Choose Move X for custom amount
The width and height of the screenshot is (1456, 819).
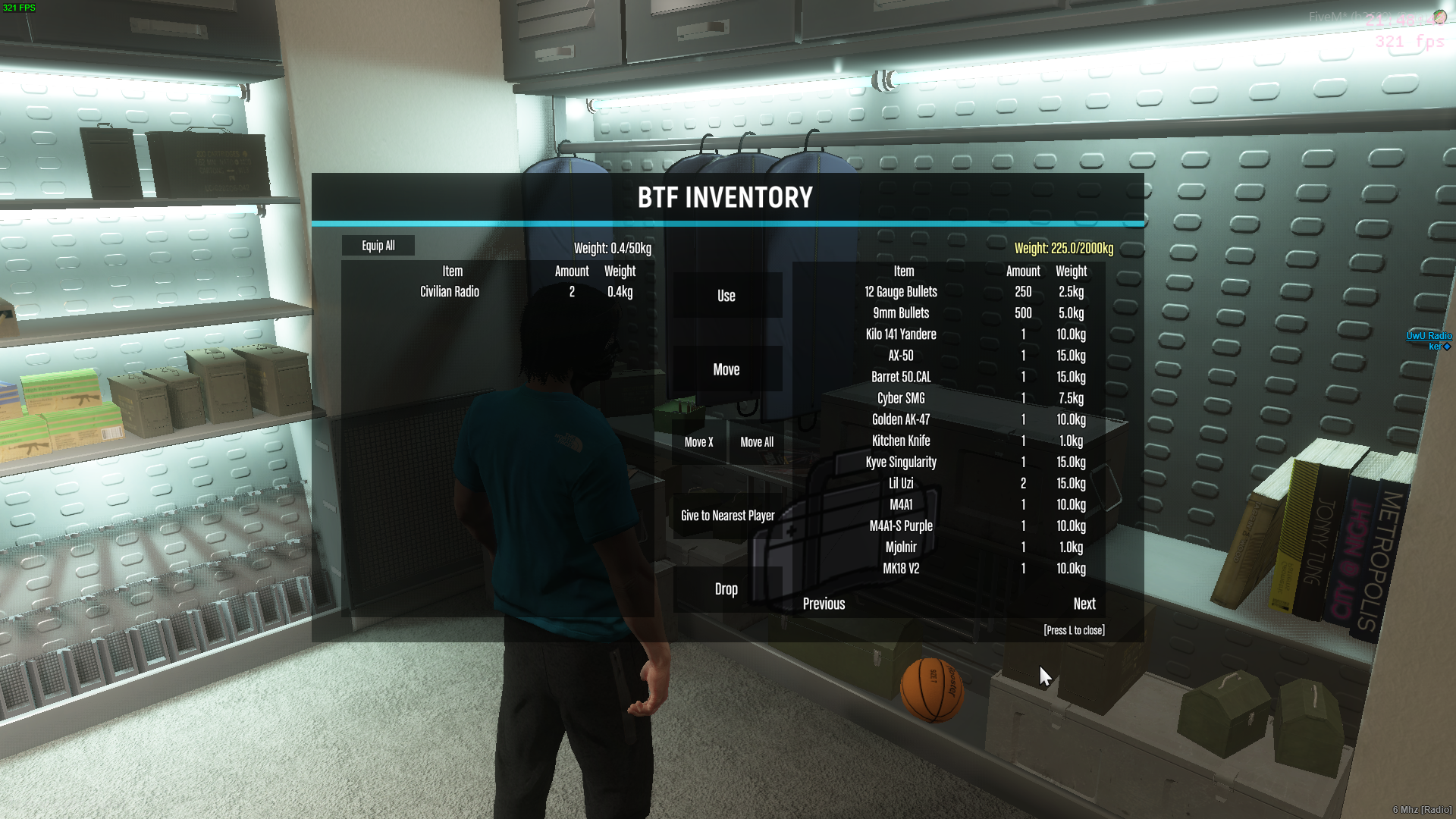(x=698, y=442)
